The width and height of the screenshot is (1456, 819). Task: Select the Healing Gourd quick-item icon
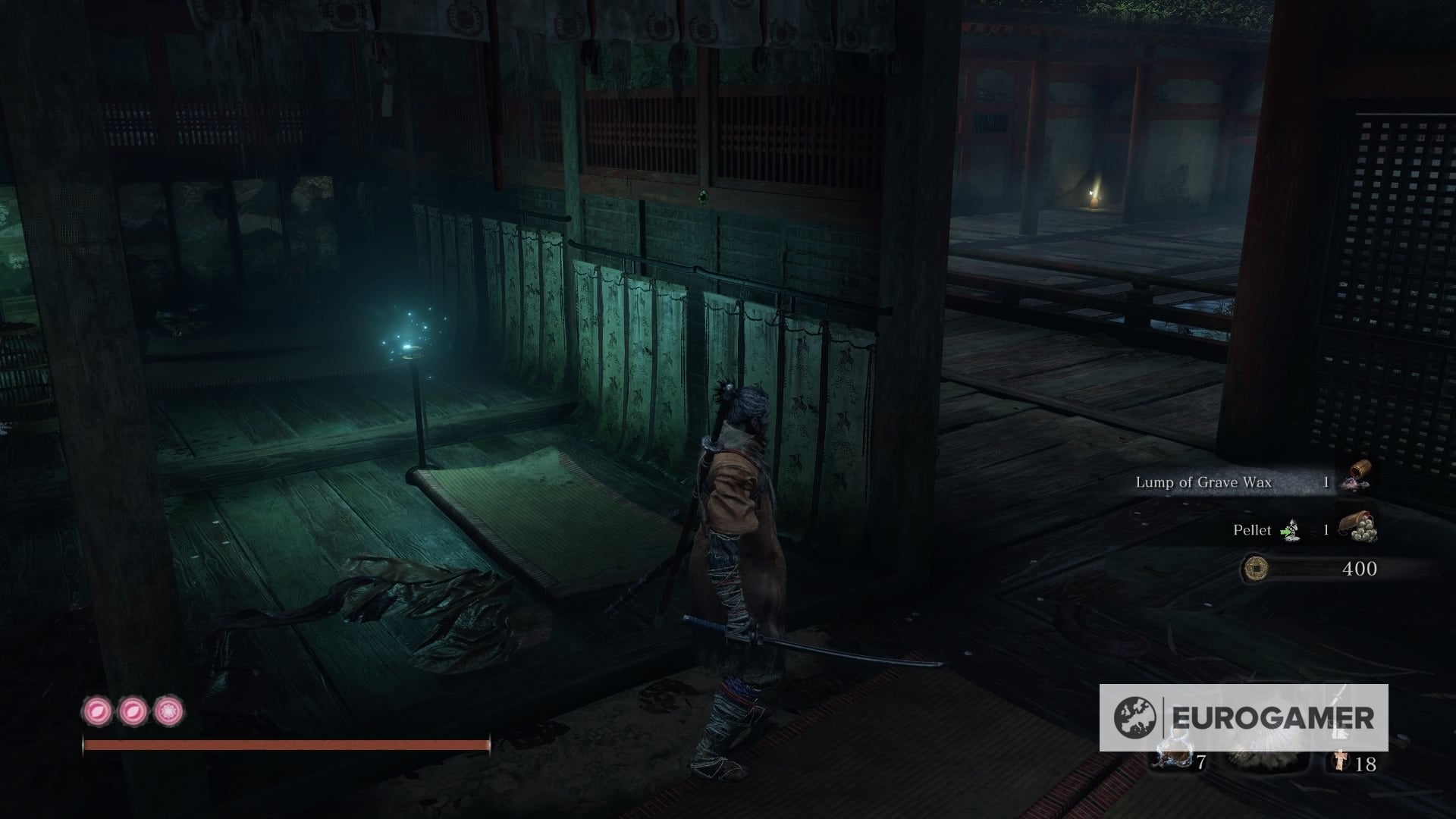(1174, 752)
